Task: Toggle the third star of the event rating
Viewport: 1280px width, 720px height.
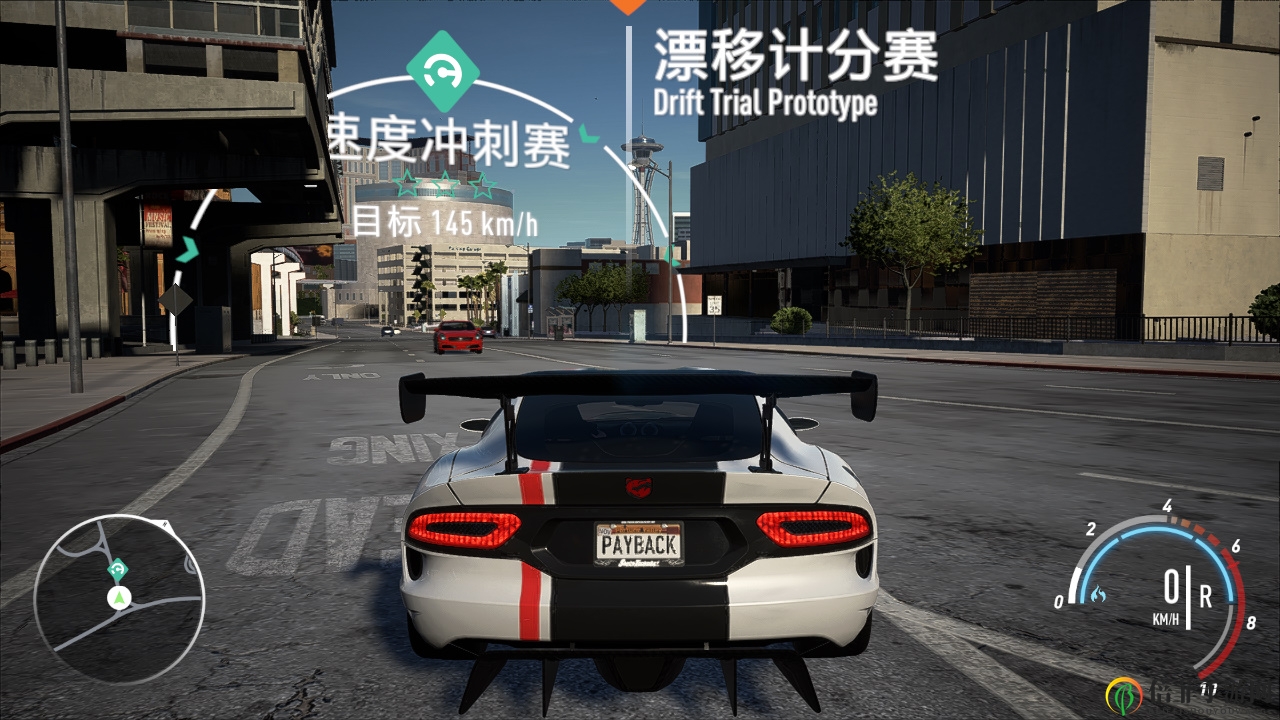Action: pos(483,183)
